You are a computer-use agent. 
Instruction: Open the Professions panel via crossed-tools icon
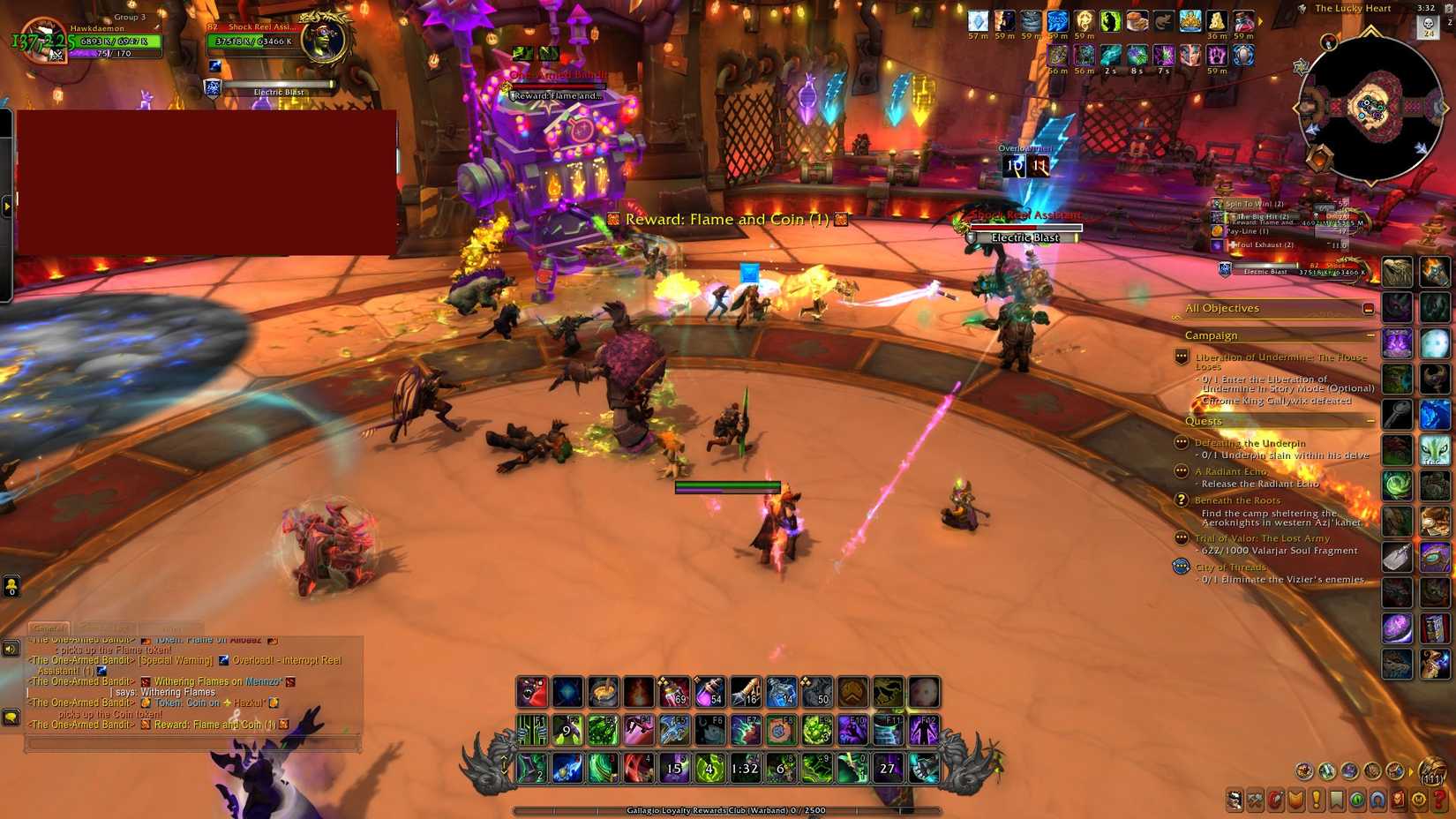[1255, 799]
